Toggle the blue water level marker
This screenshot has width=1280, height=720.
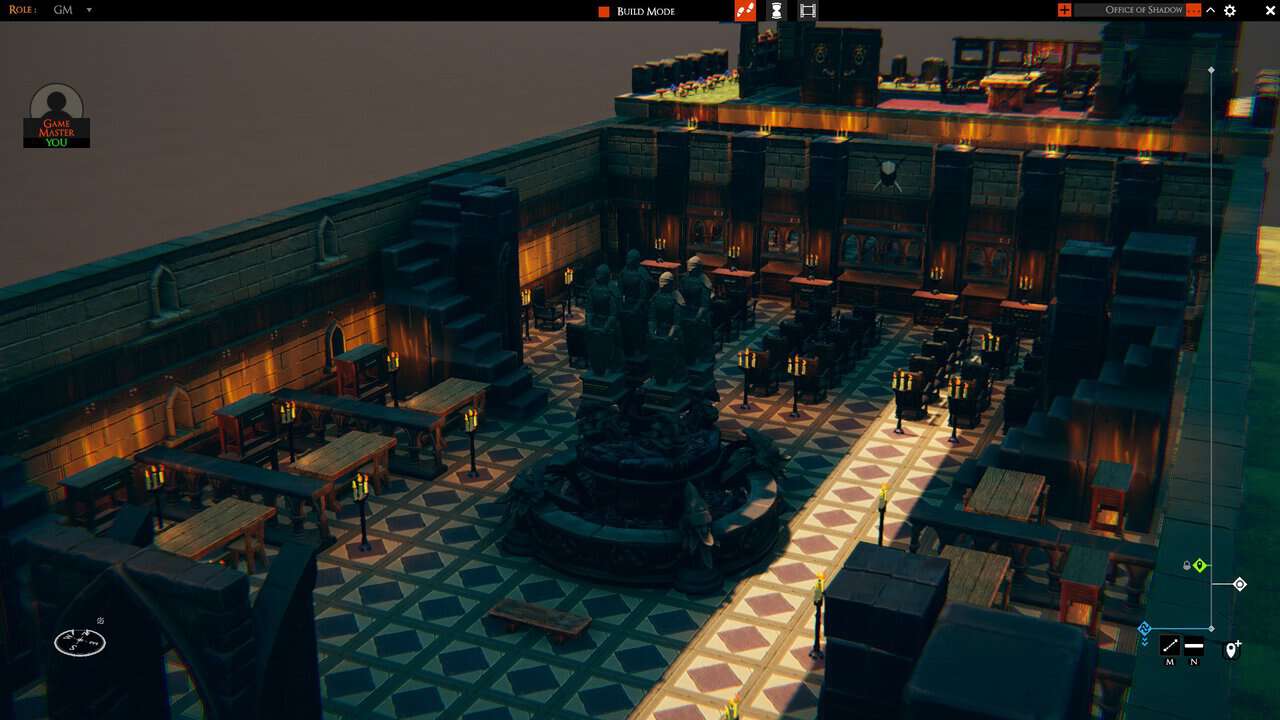pos(1144,627)
